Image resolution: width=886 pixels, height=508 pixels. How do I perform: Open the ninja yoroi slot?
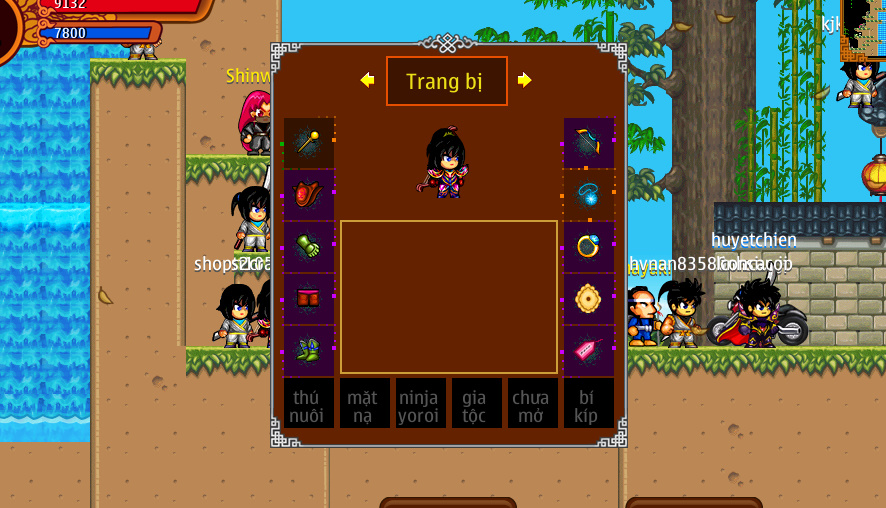420,403
